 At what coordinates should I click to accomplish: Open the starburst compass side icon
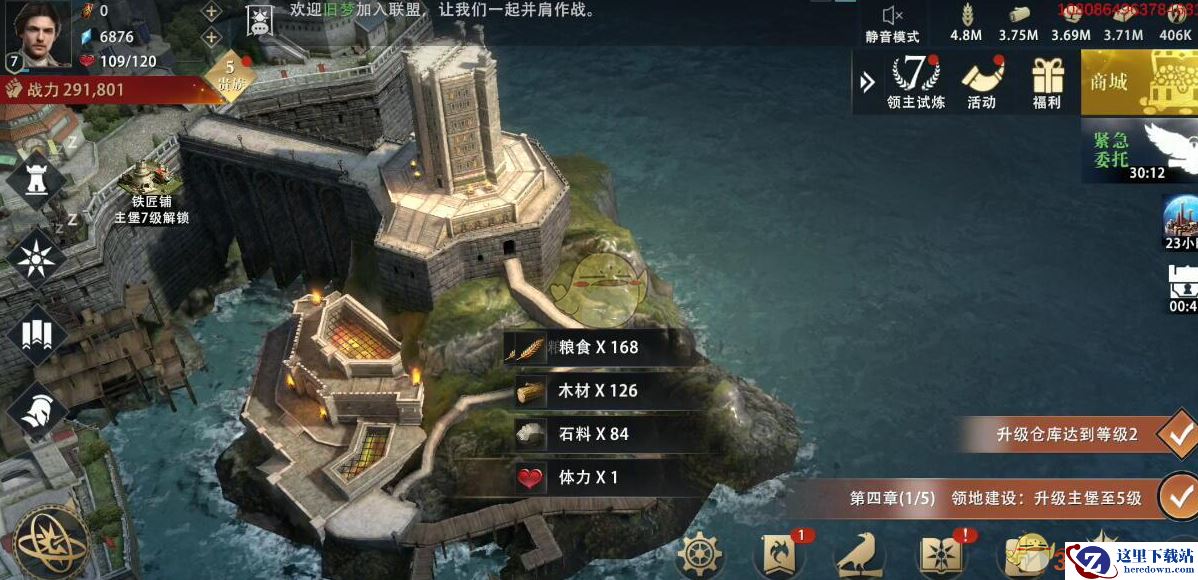[36, 257]
